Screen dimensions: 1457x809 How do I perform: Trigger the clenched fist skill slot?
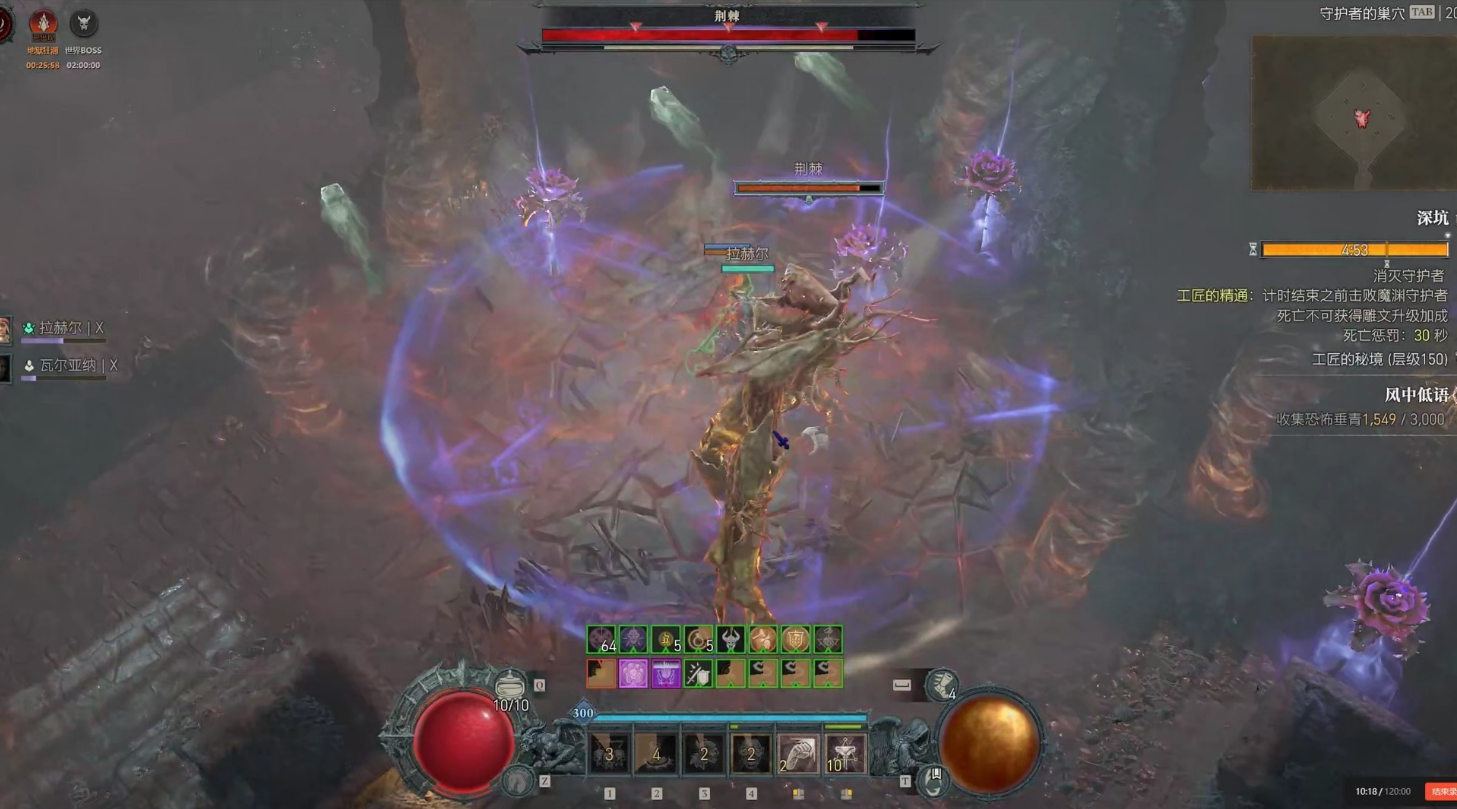click(x=797, y=753)
